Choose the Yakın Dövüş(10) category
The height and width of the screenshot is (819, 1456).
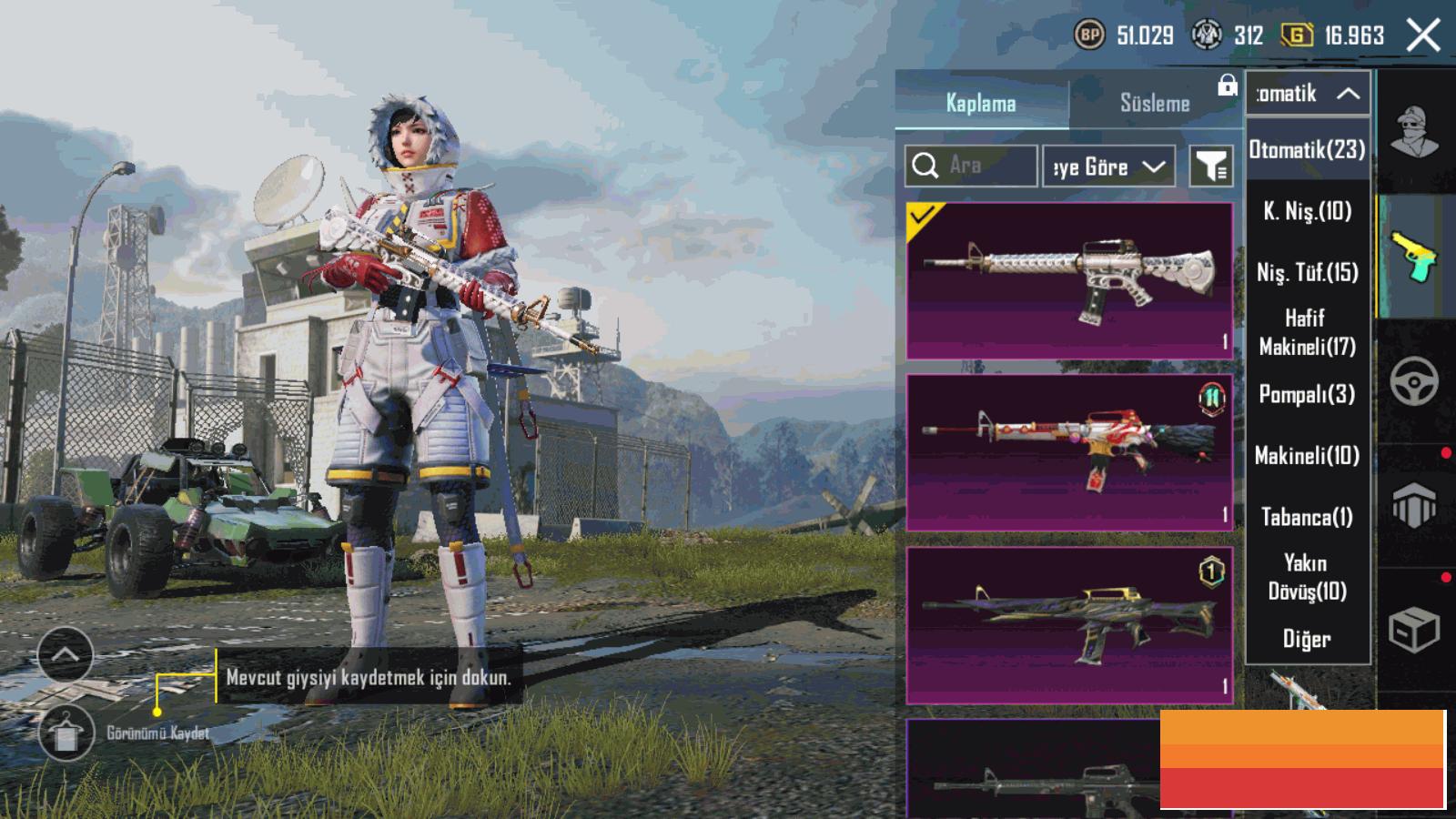pyautogui.click(x=1307, y=577)
